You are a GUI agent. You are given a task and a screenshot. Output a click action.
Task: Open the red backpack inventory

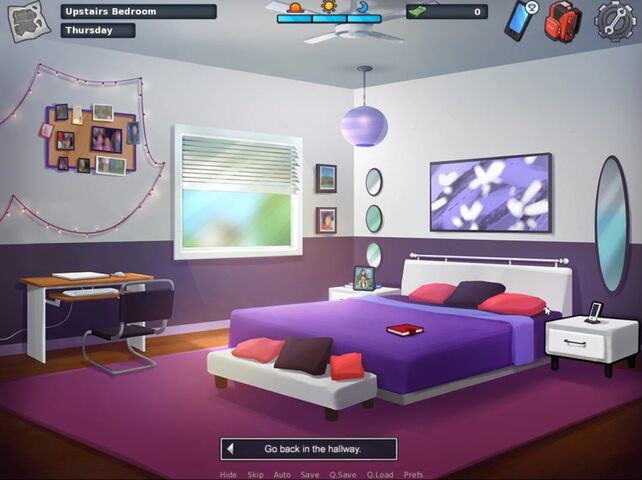(563, 21)
